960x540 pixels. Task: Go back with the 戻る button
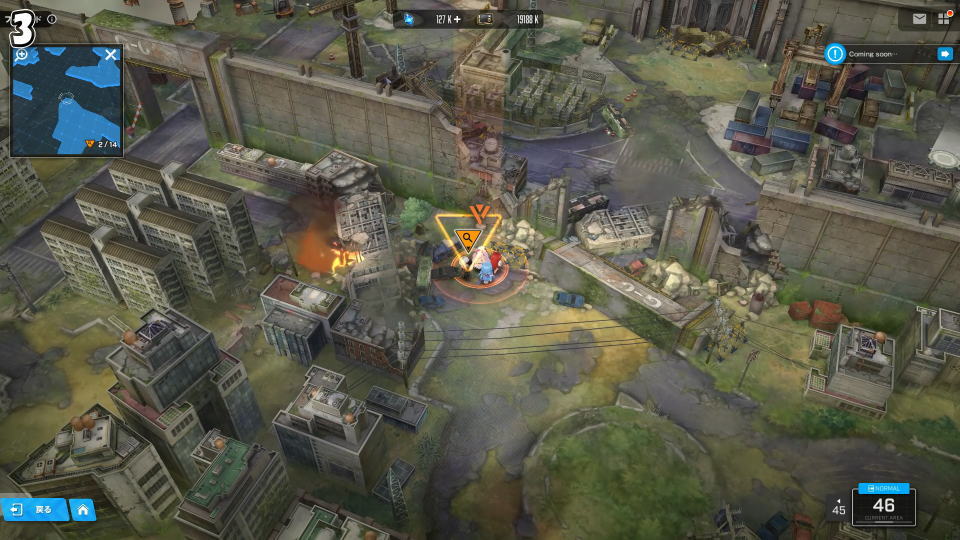(33, 509)
